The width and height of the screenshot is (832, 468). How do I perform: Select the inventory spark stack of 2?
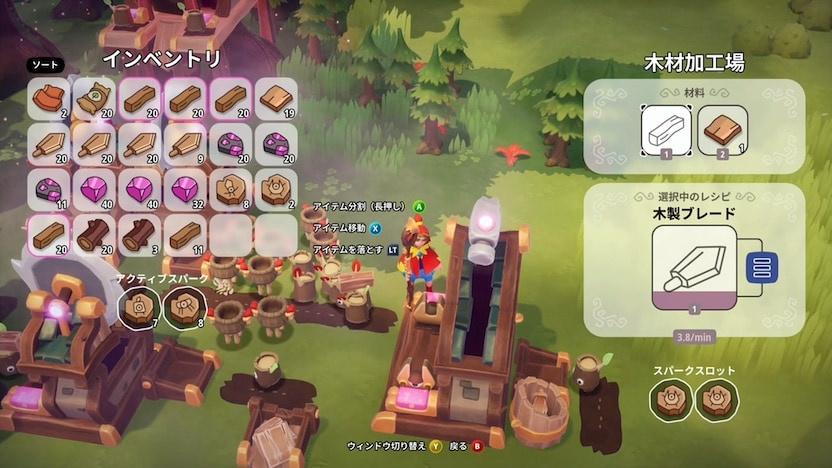(275, 189)
